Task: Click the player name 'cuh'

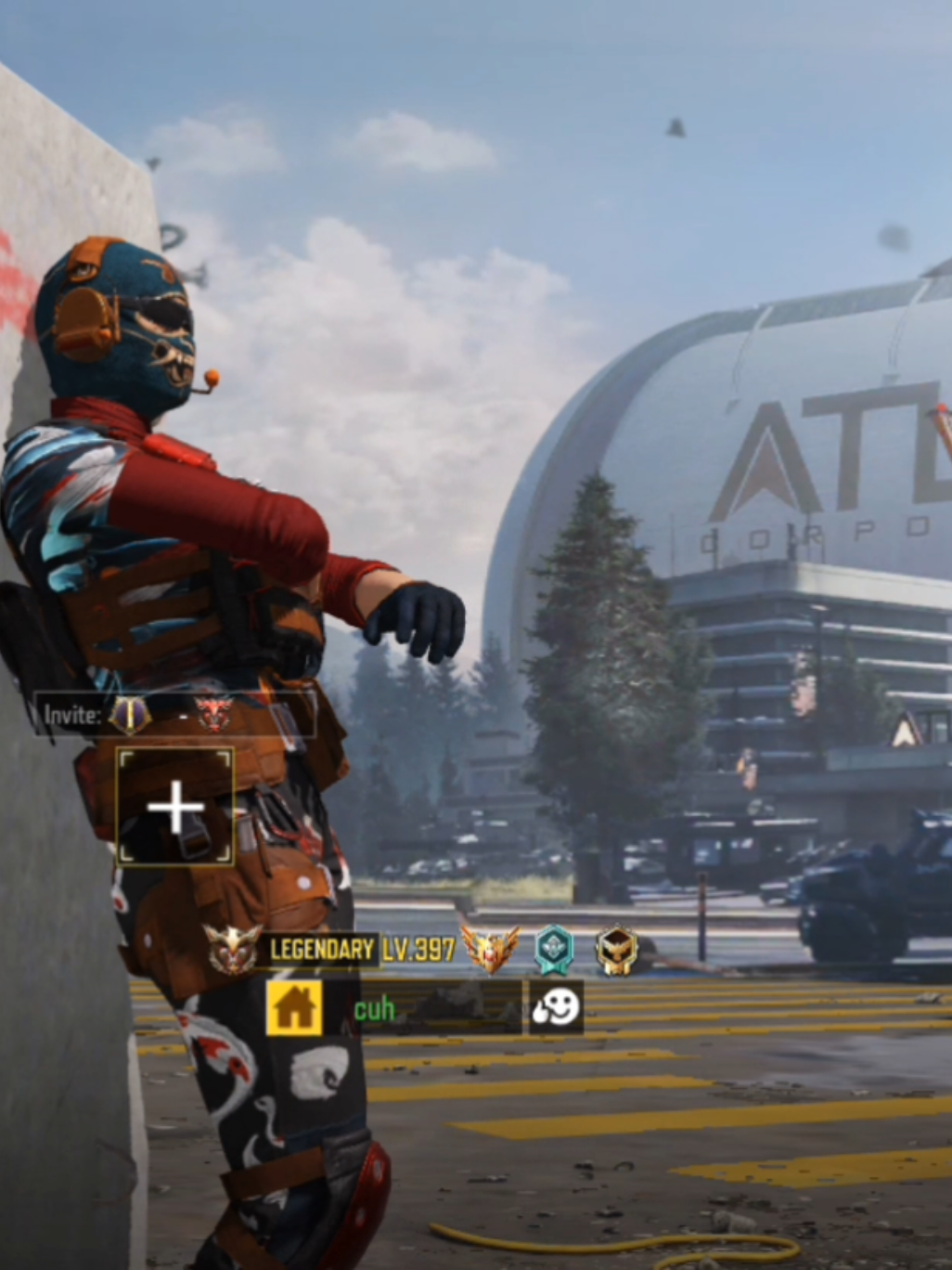Action: click(375, 1009)
